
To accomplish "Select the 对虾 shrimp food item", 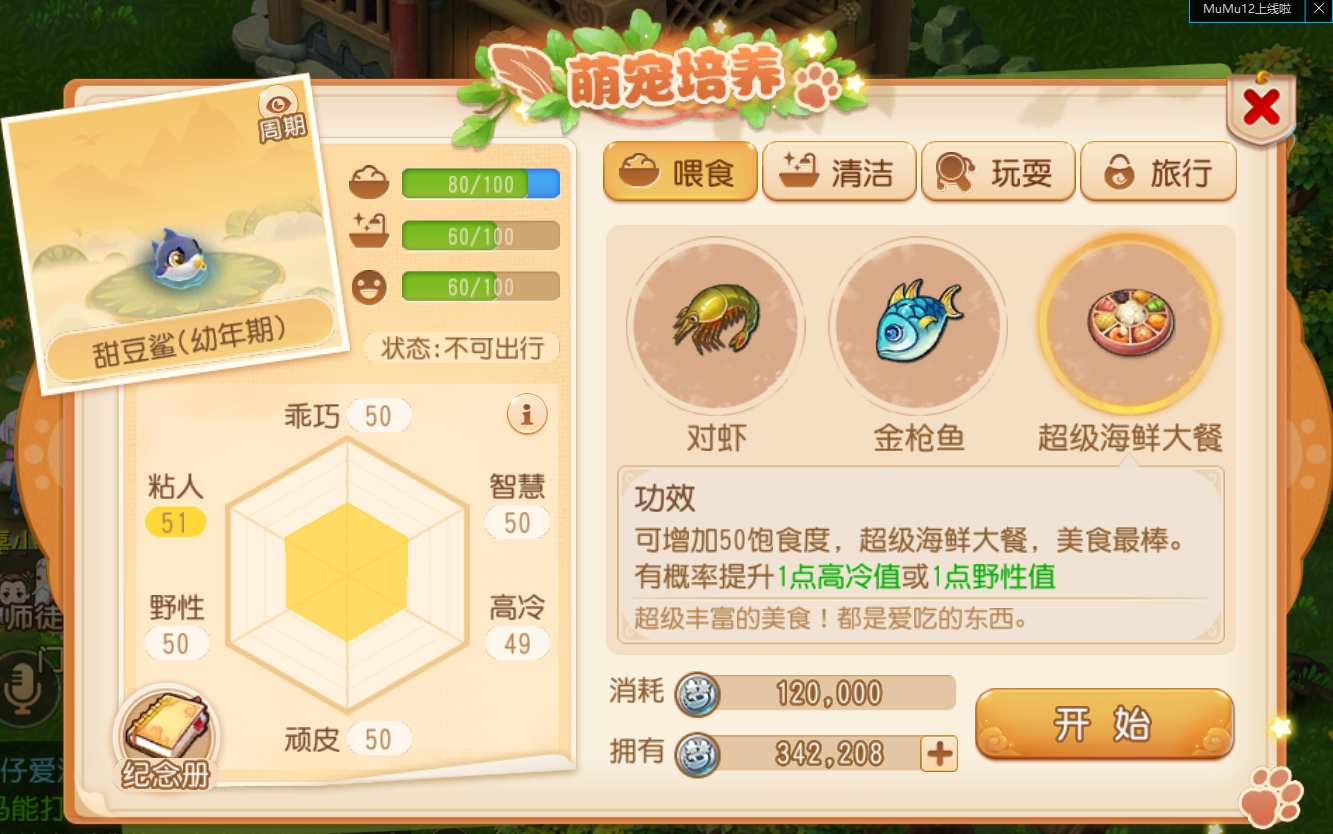I will pos(714,325).
